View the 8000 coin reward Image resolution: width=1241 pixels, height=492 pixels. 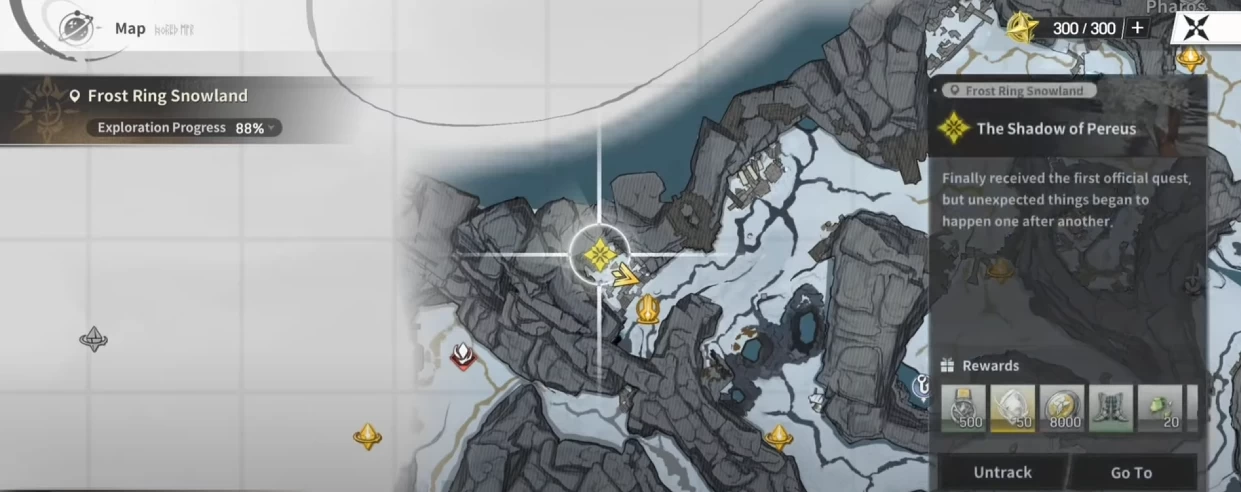pos(1062,409)
